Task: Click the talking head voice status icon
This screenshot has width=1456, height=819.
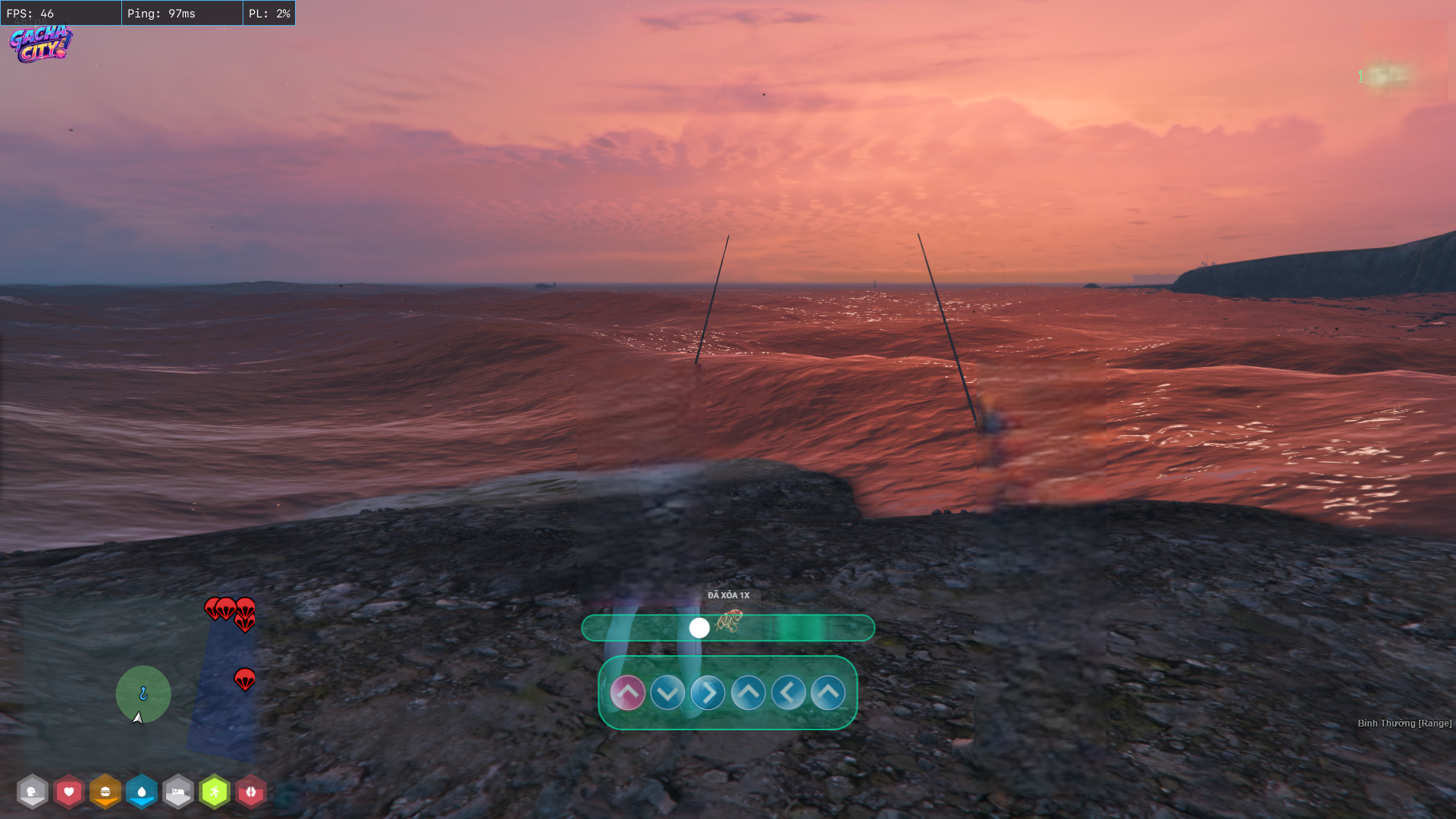Action: tap(33, 792)
